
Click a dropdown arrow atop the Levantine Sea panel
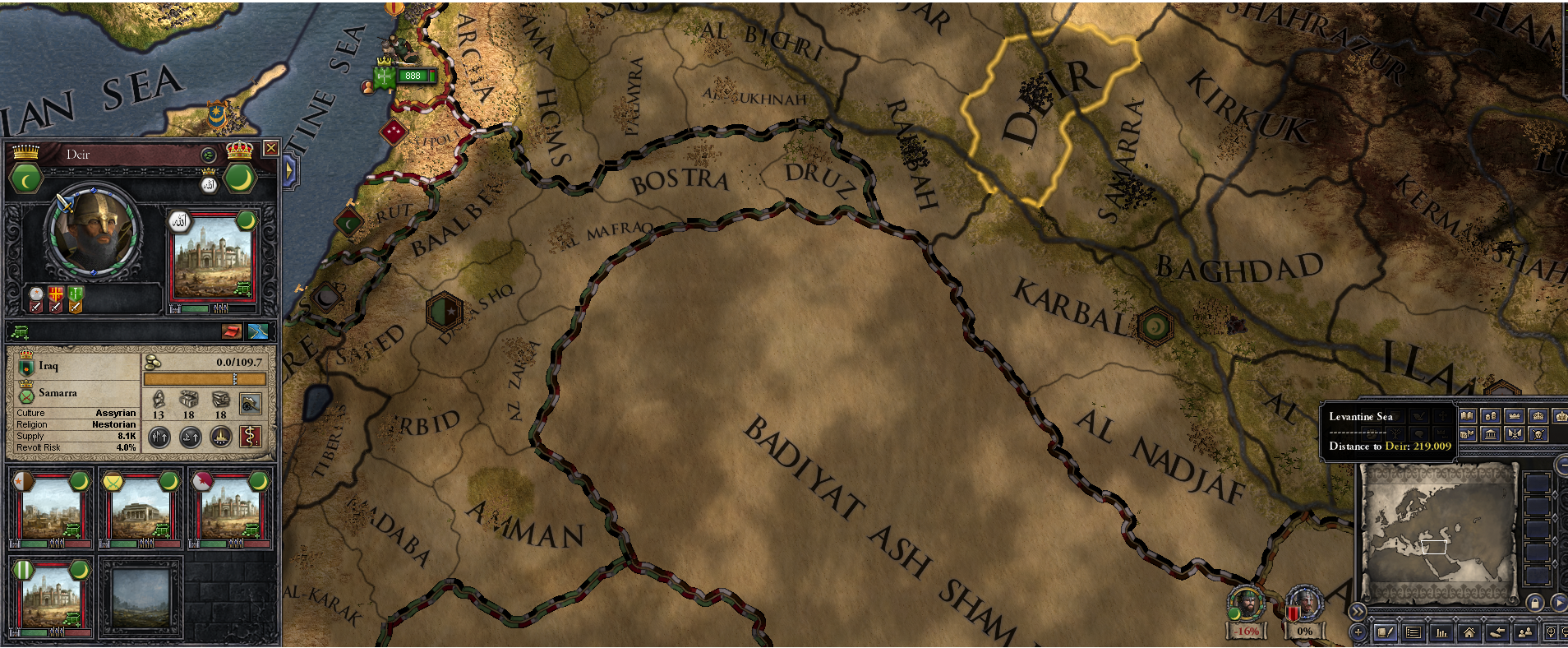(1373, 415)
